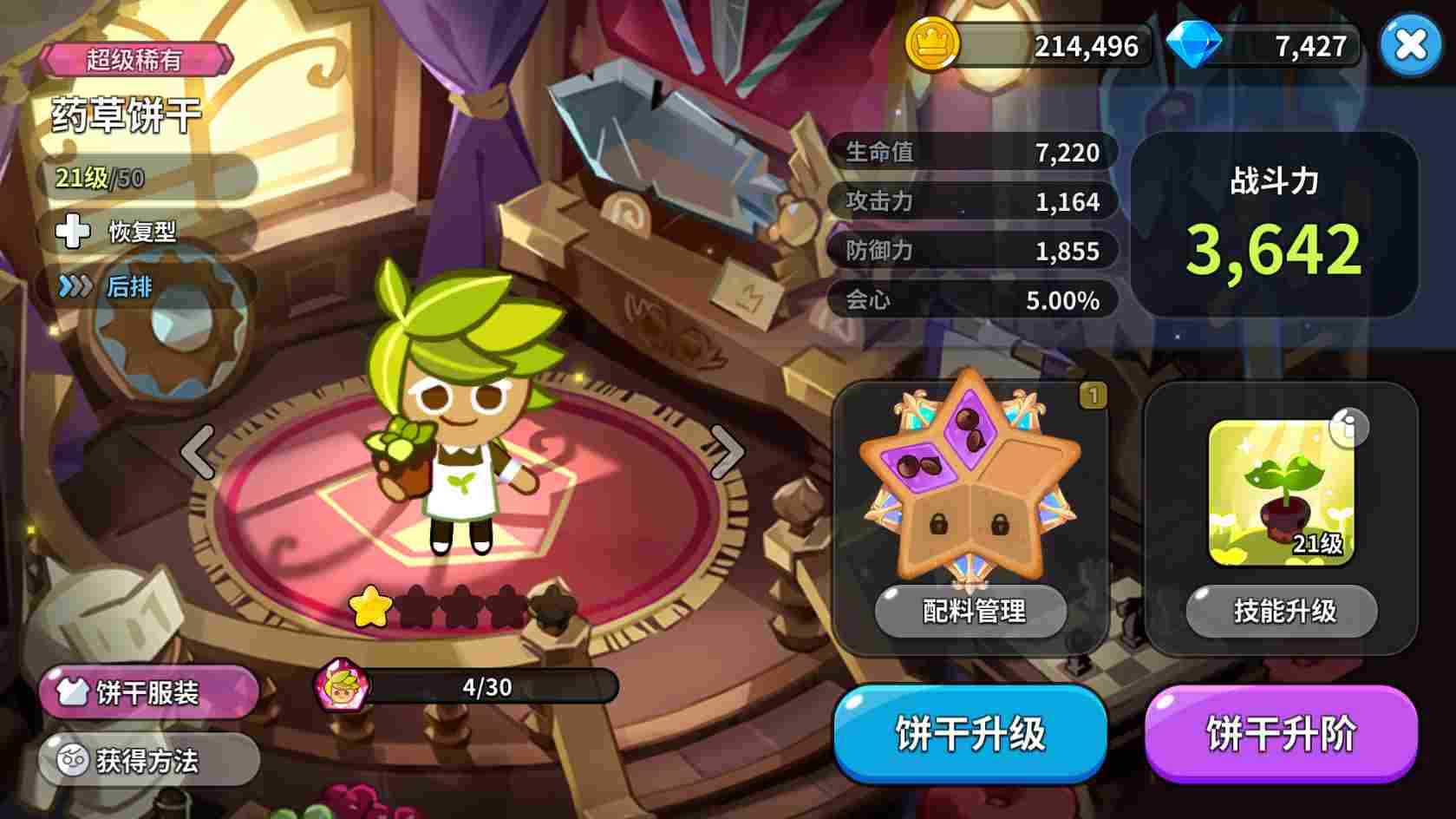The width and height of the screenshot is (1456, 819).
Task: Expand the 超级稀有 rarity banner
Action: click(139, 61)
